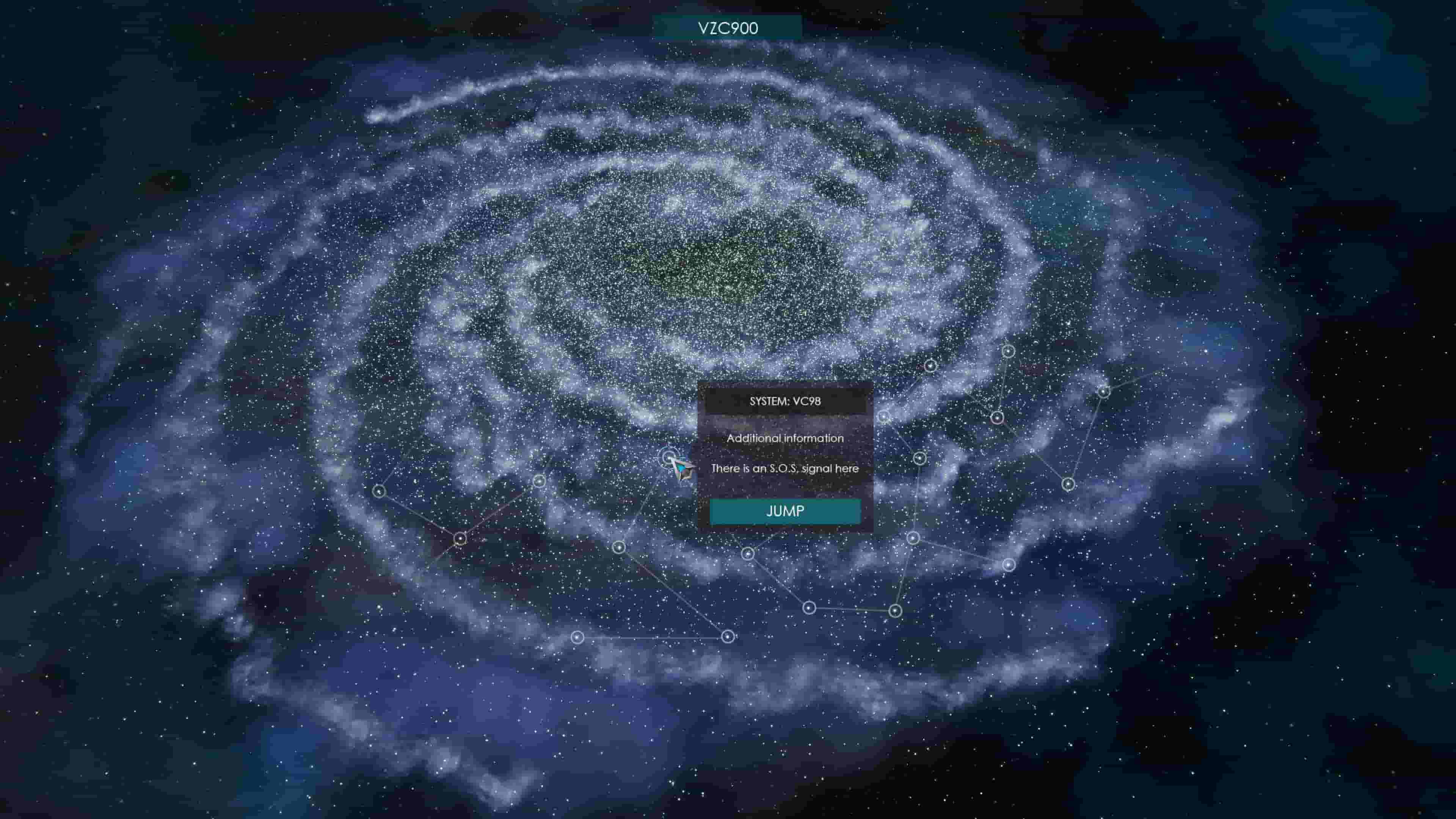This screenshot has width=1456, height=819.
Task: Click the node linking the lower constellation branch
Action: (895, 610)
